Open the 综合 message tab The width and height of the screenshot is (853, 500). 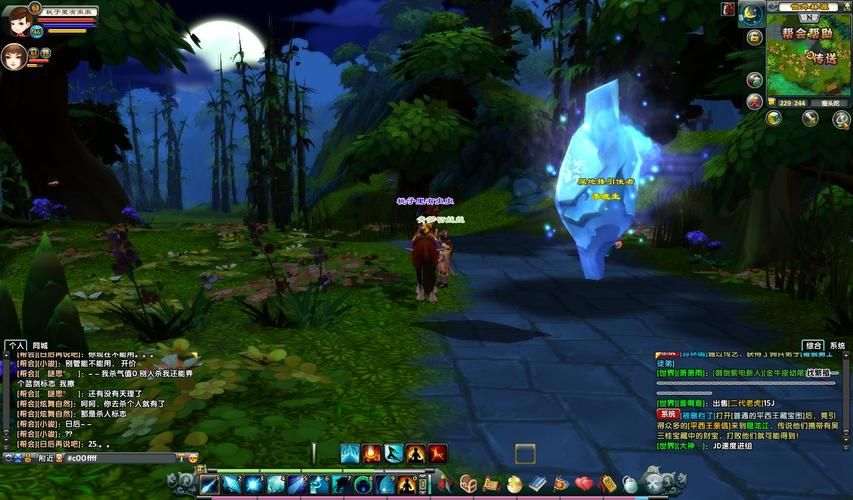pyautogui.click(x=814, y=345)
